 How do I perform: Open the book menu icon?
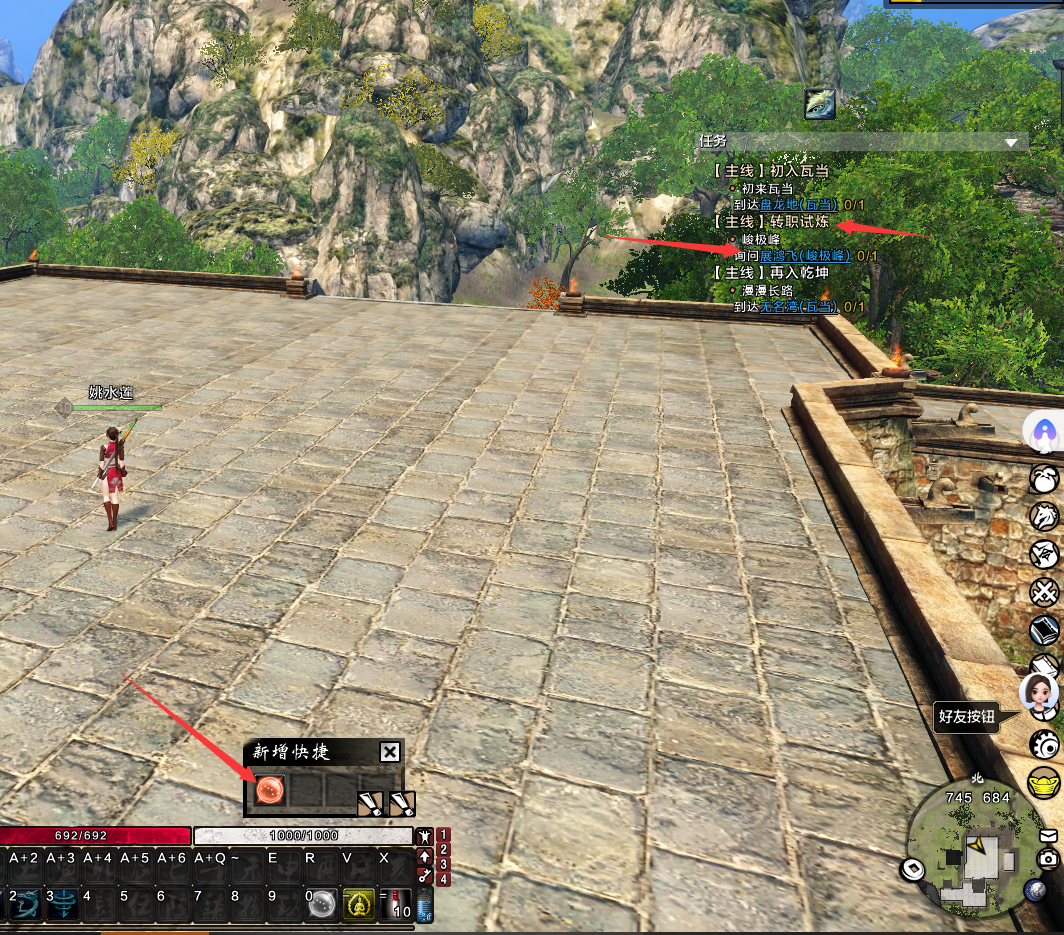1045,630
